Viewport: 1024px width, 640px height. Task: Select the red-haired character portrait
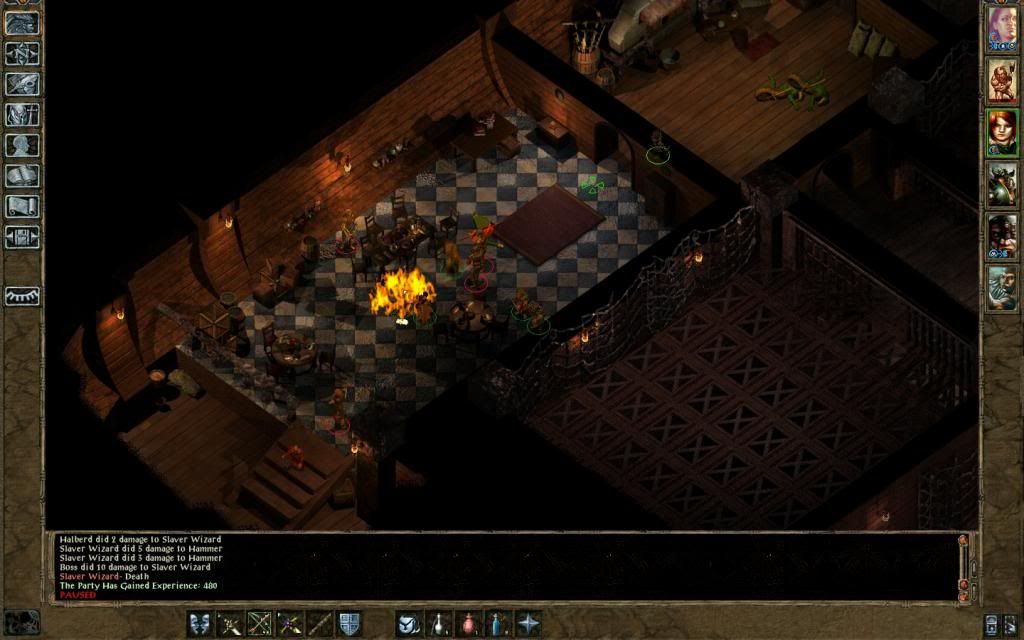[1002, 131]
